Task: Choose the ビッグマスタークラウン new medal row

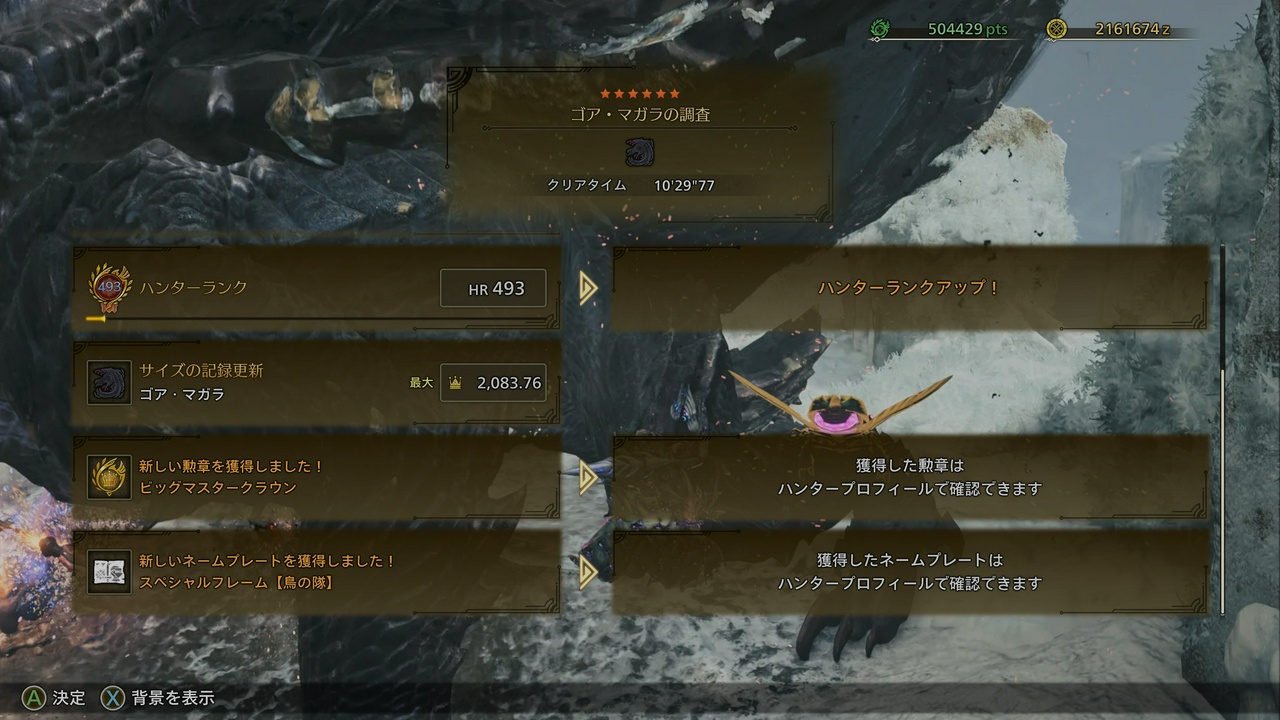Action: point(316,477)
